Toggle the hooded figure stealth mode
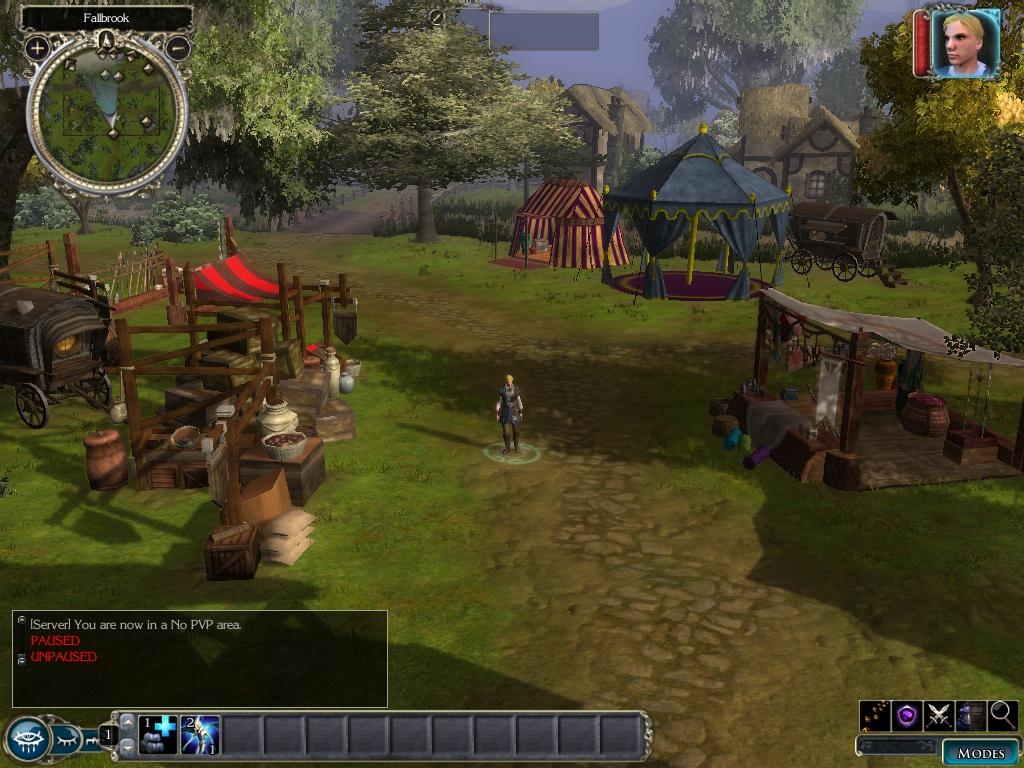 [970, 715]
